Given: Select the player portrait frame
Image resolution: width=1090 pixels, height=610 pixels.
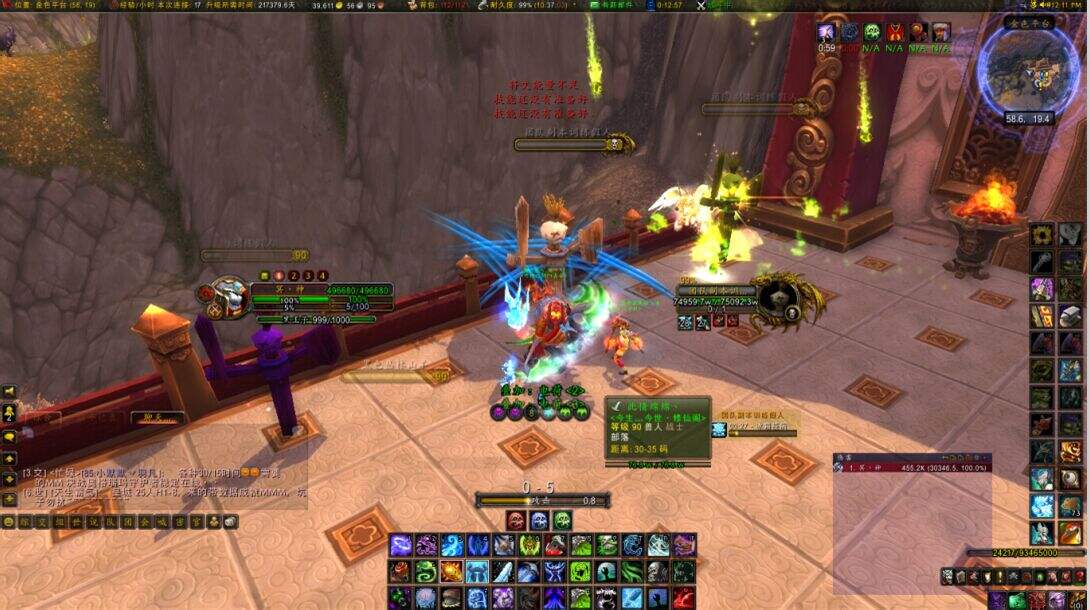Looking at the screenshot, I should pyautogui.click(x=227, y=297).
